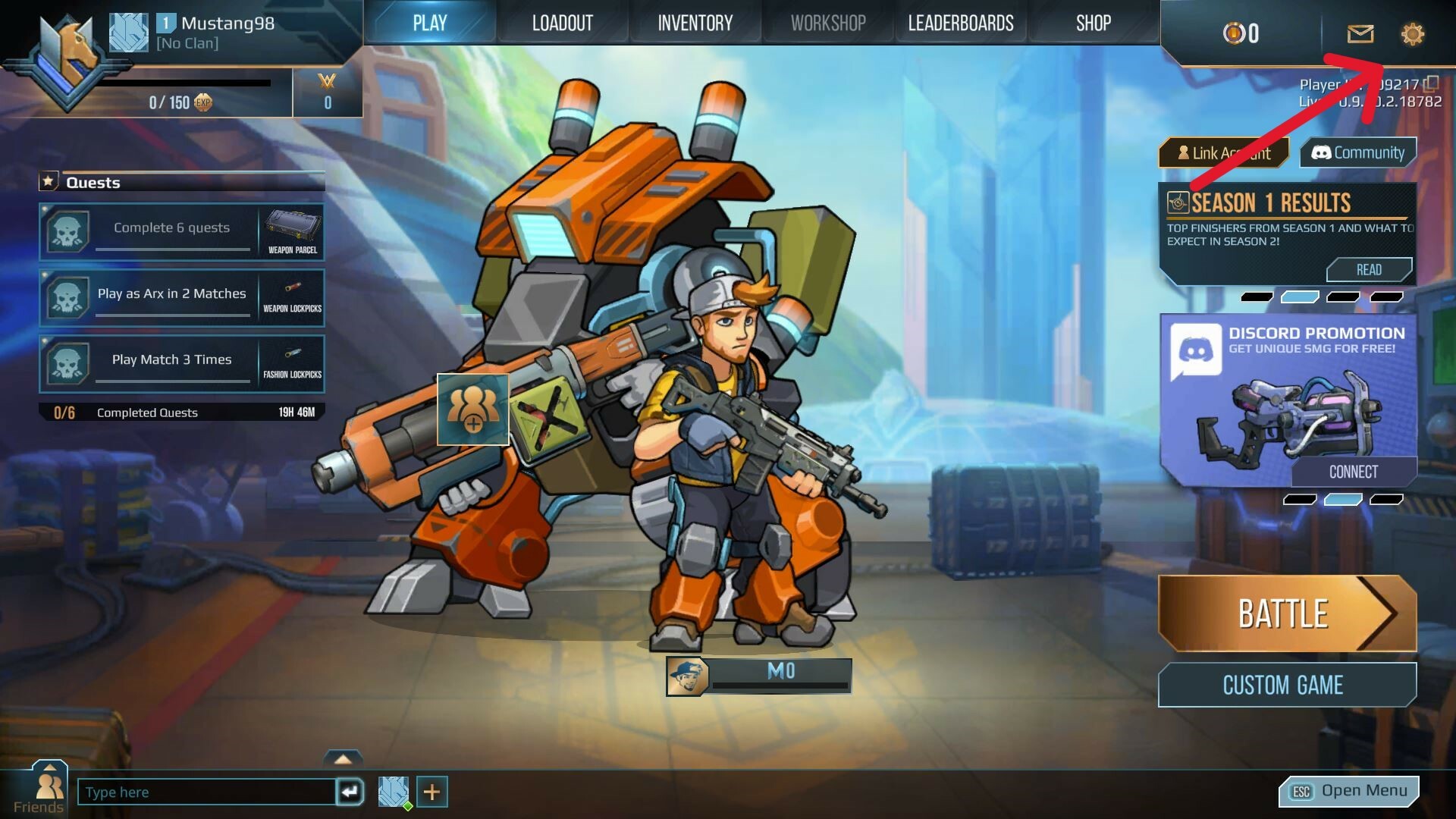Click READ on Season 1 Results banner
The width and height of the screenshot is (1456, 819).
click(1370, 269)
